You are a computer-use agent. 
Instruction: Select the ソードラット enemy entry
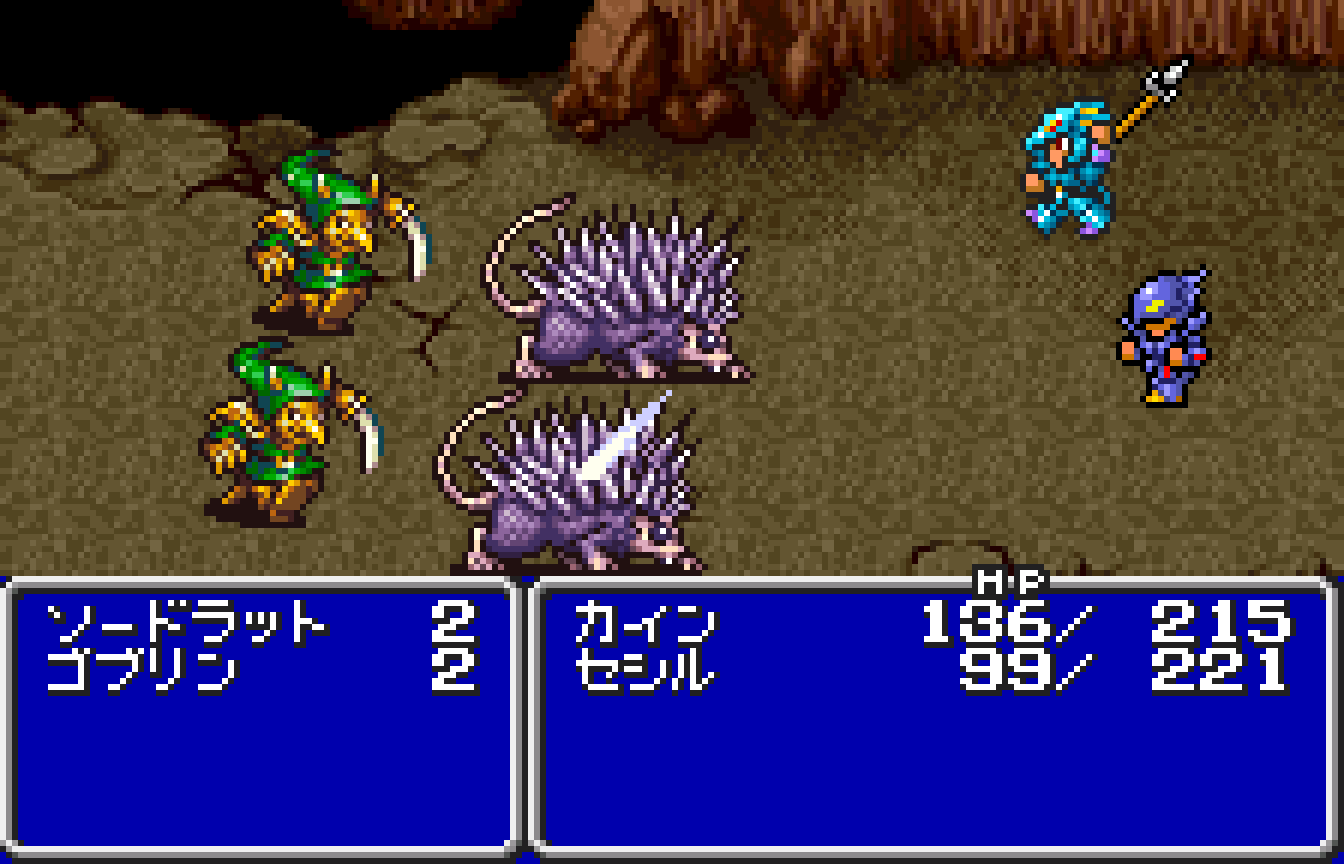point(186,625)
